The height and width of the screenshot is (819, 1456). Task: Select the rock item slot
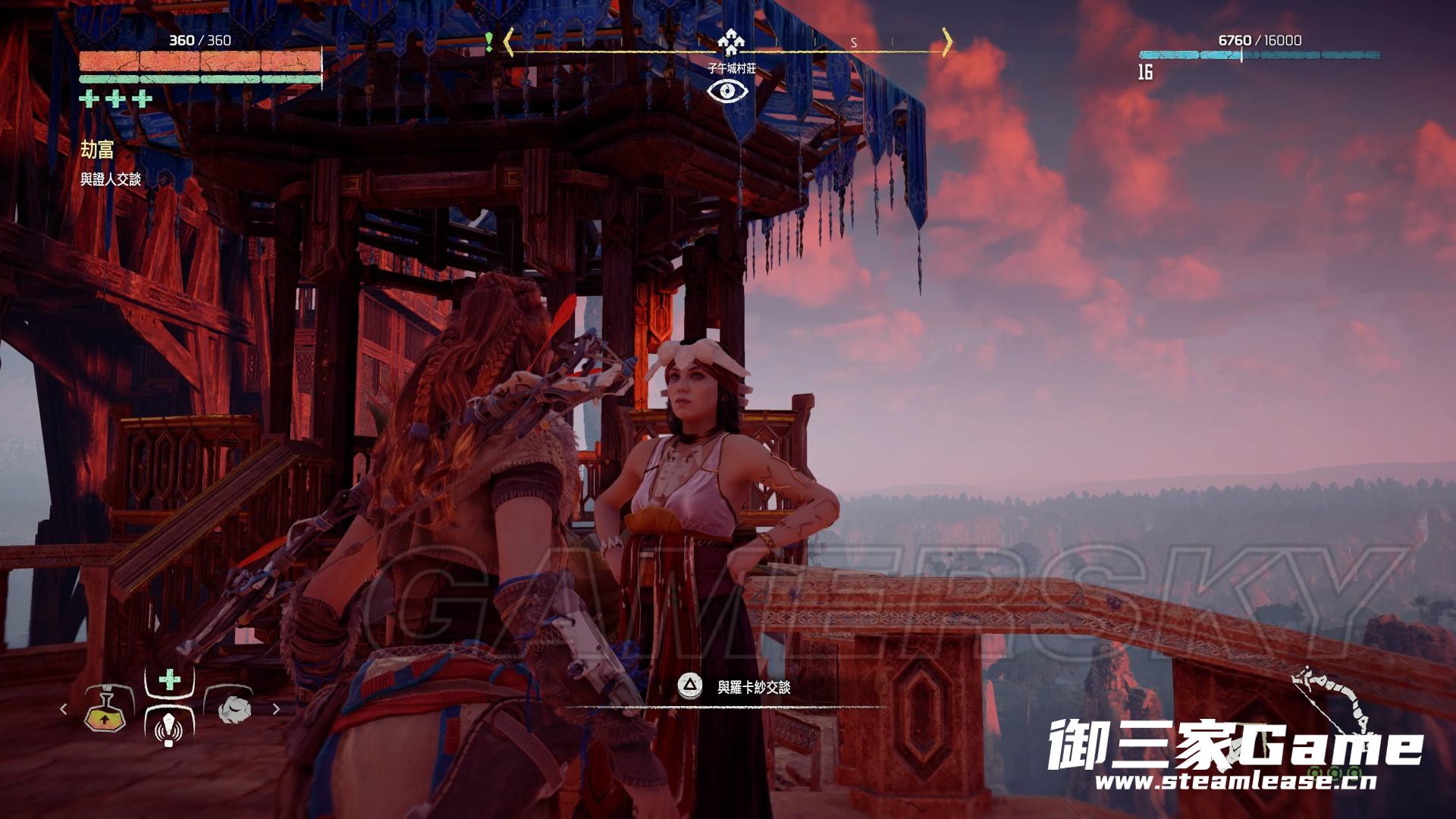[x=231, y=709]
